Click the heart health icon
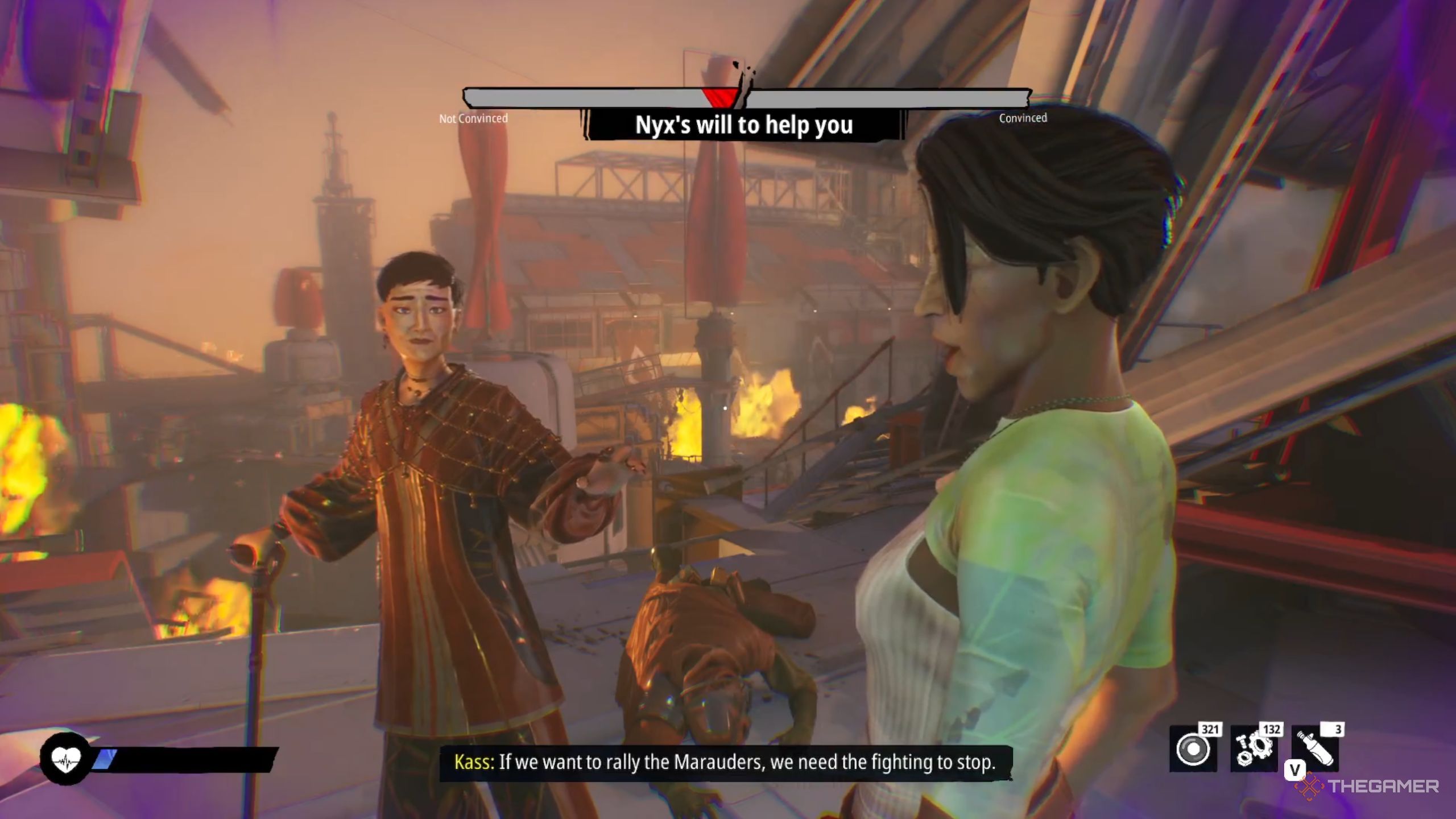This screenshot has width=1456, height=819. [66, 759]
